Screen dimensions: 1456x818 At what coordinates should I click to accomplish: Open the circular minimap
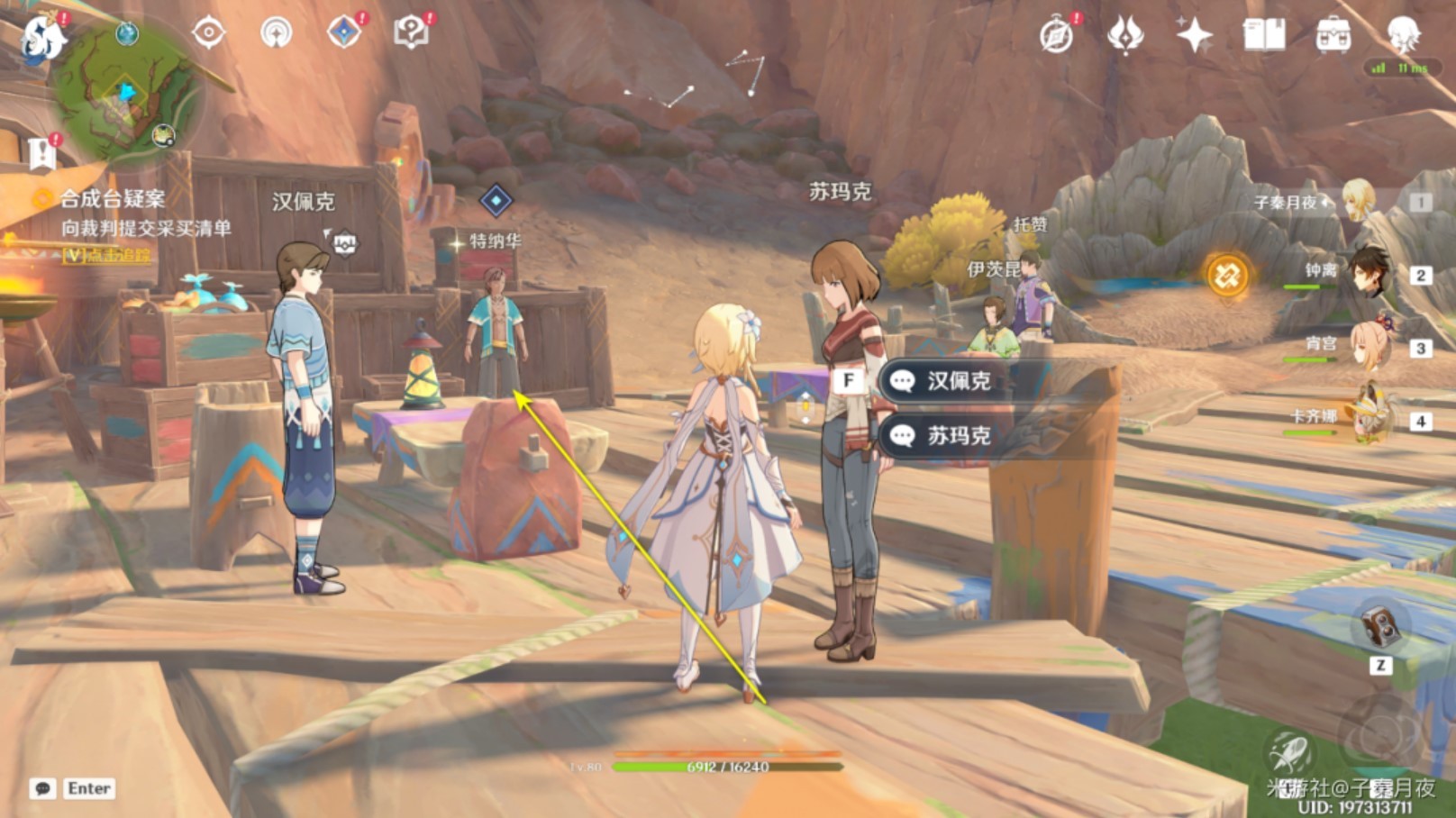pos(126,92)
